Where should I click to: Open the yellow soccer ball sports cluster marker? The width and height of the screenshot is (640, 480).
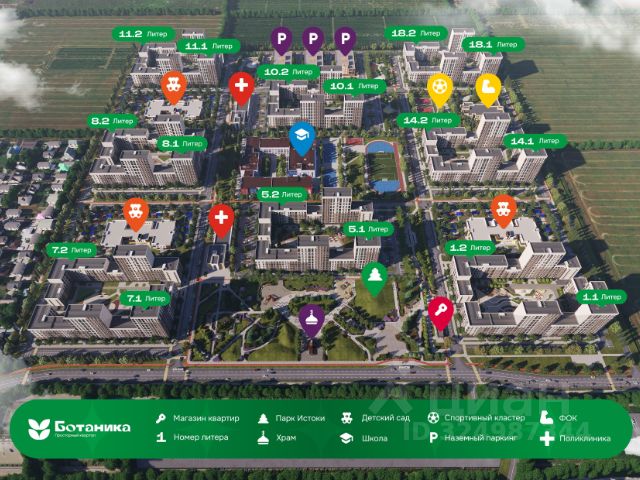439,89
